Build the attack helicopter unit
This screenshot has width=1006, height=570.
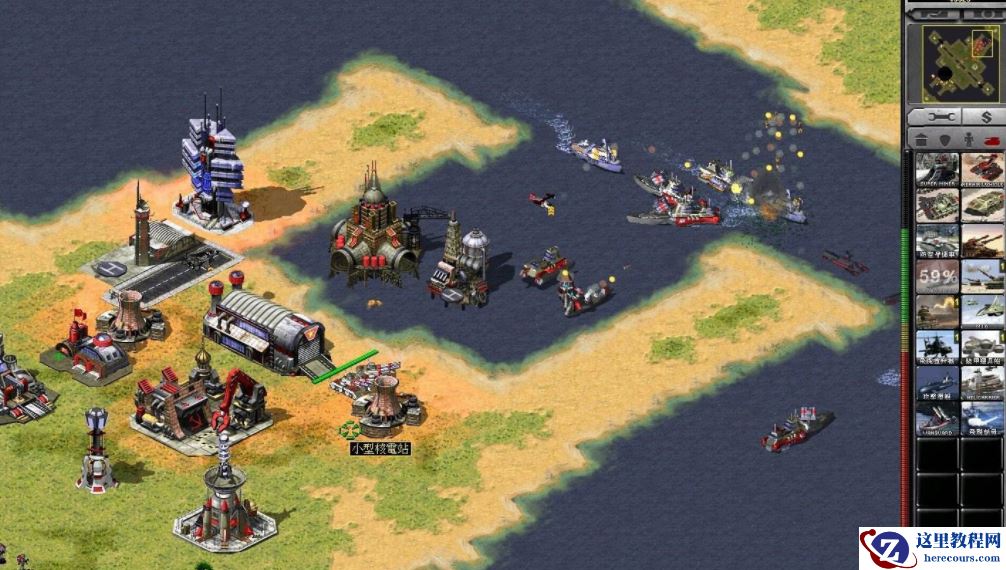[937, 346]
